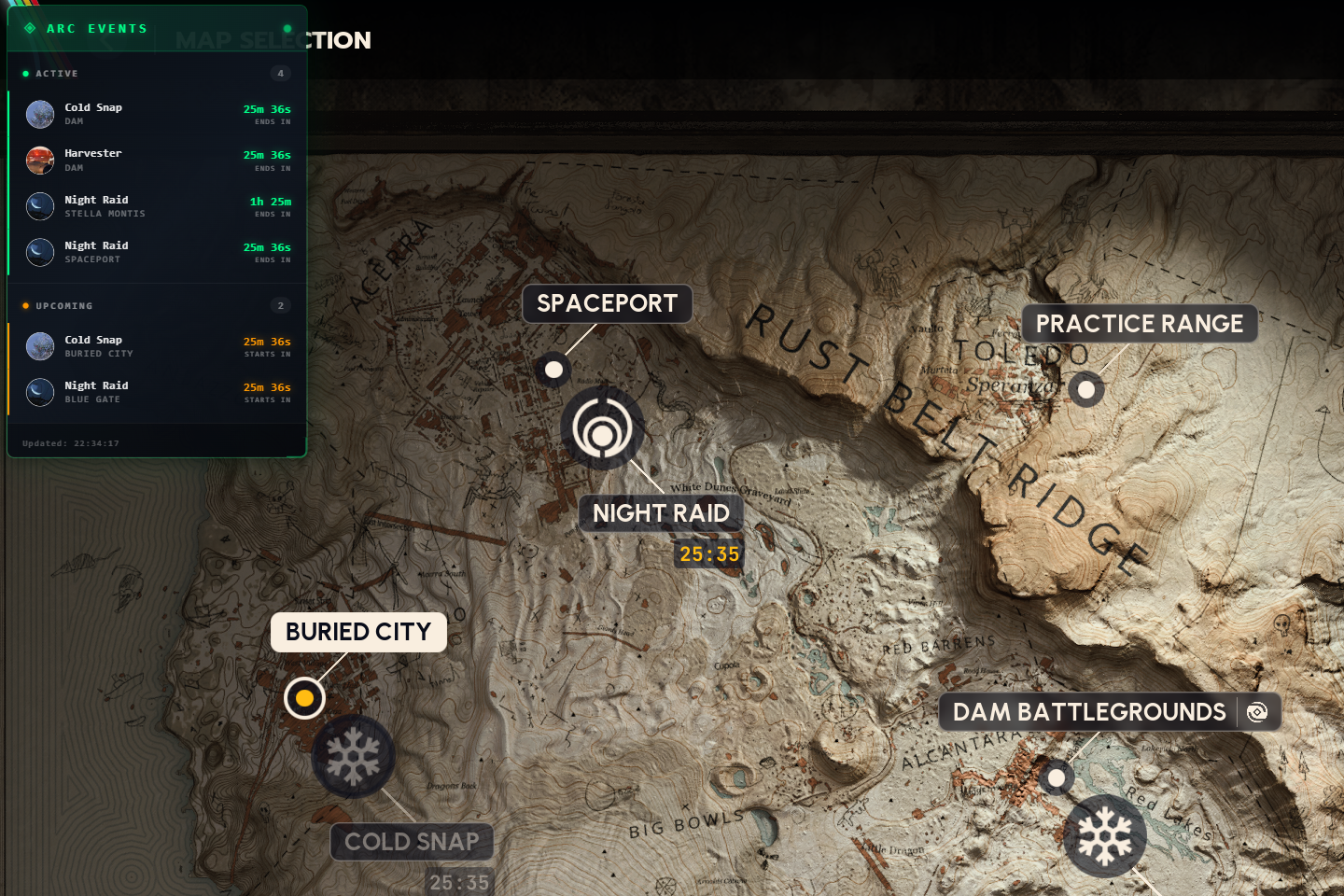Viewport: 1344px width, 896px height.
Task: Select the active Night Raid Spaceport row
Action: tap(158, 252)
